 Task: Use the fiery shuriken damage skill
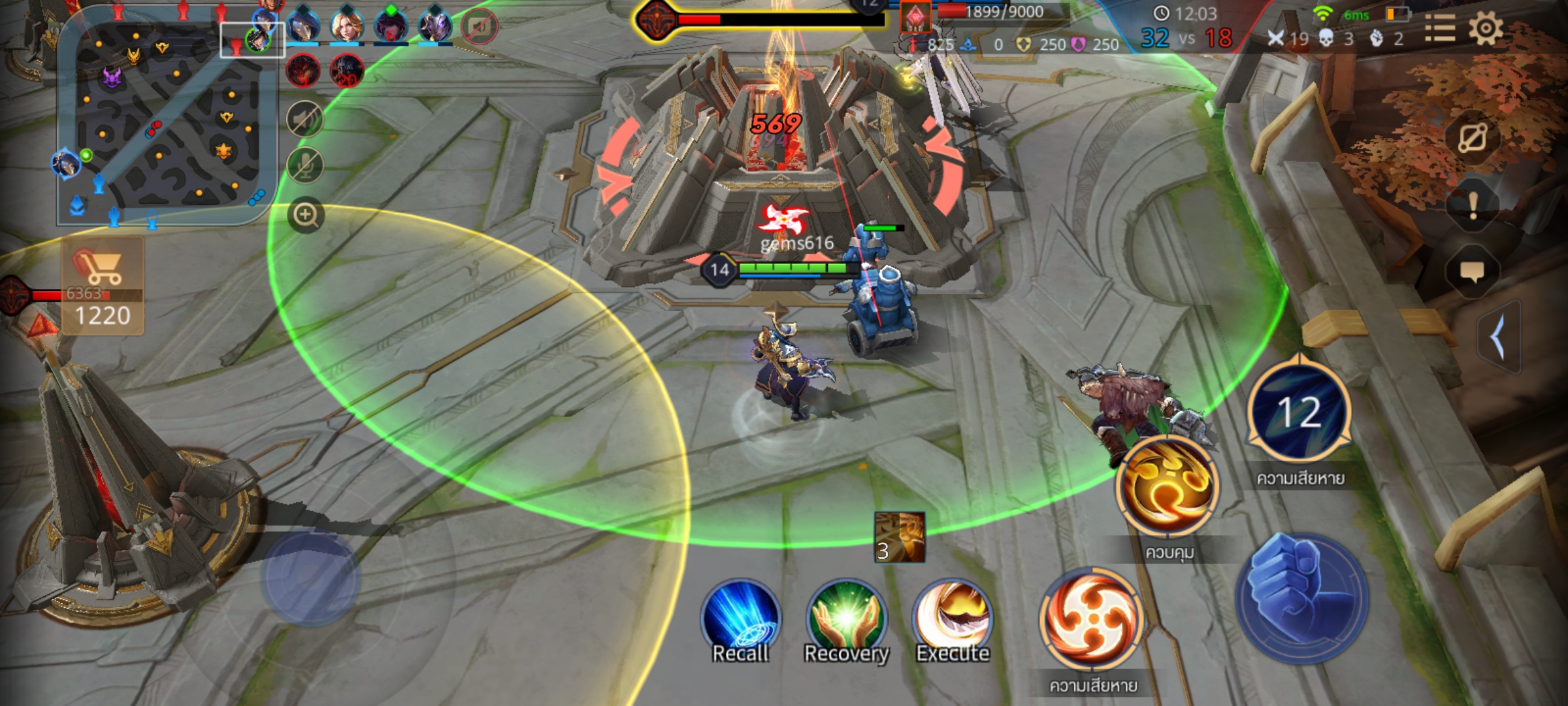[x=1091, y=620]
